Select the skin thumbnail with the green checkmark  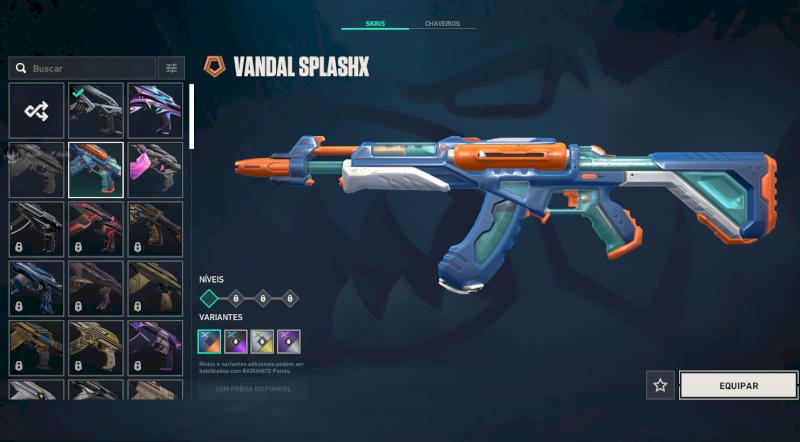coord(96,111)
